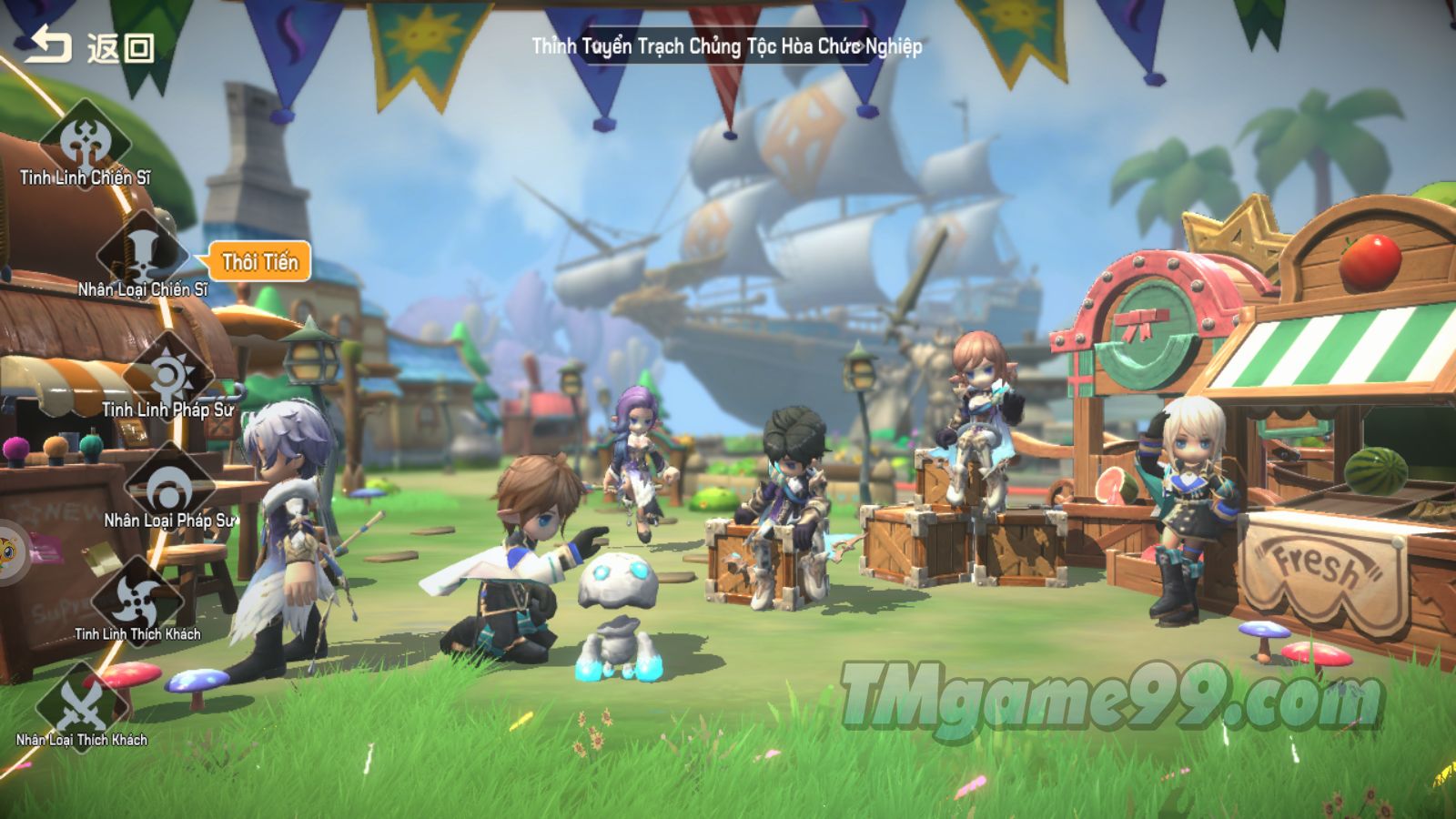
Task: Pick the Nhân Loại Thích Khách class
Action: click(82, 705)
